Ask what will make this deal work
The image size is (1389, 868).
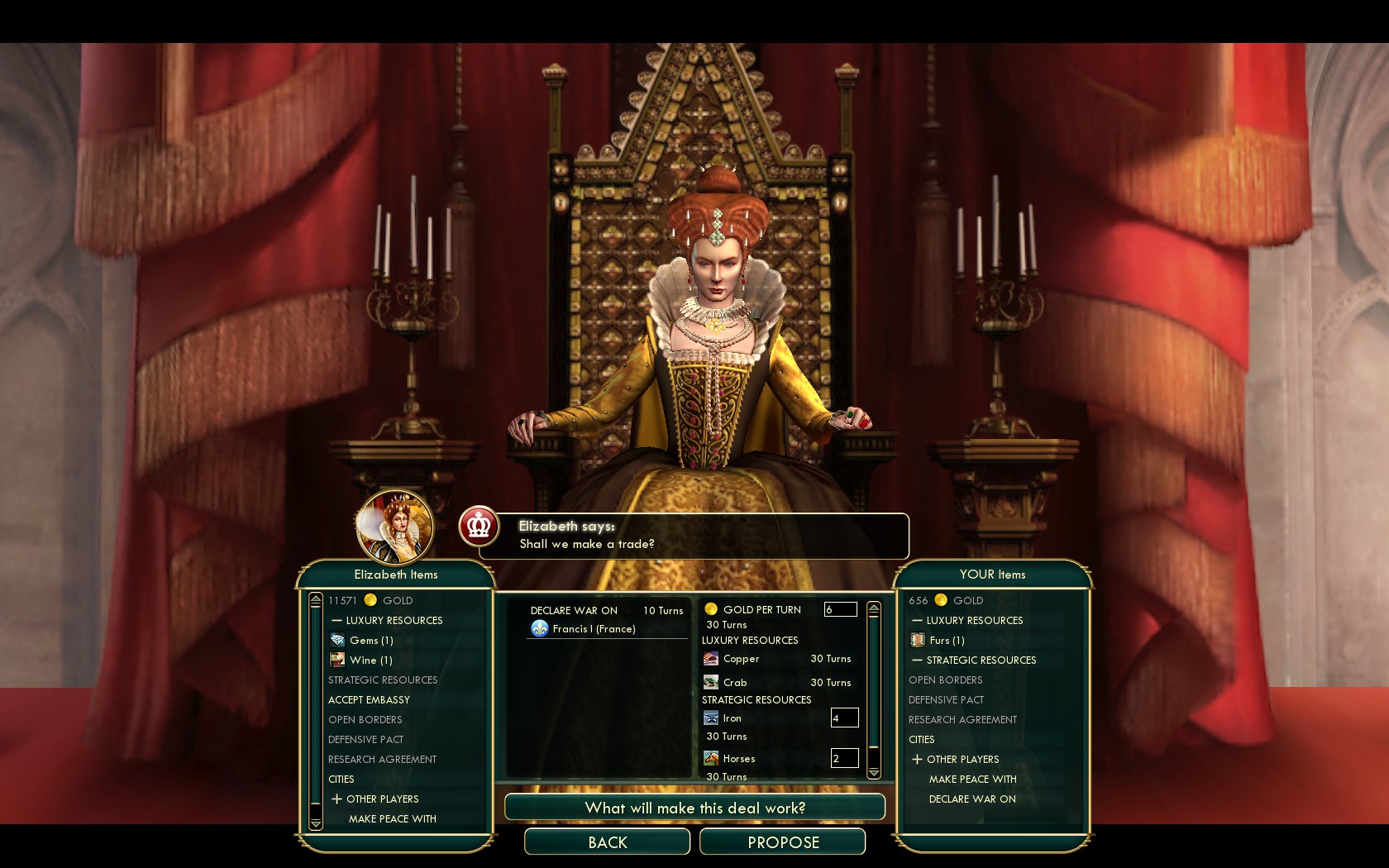tap(694, 808)
